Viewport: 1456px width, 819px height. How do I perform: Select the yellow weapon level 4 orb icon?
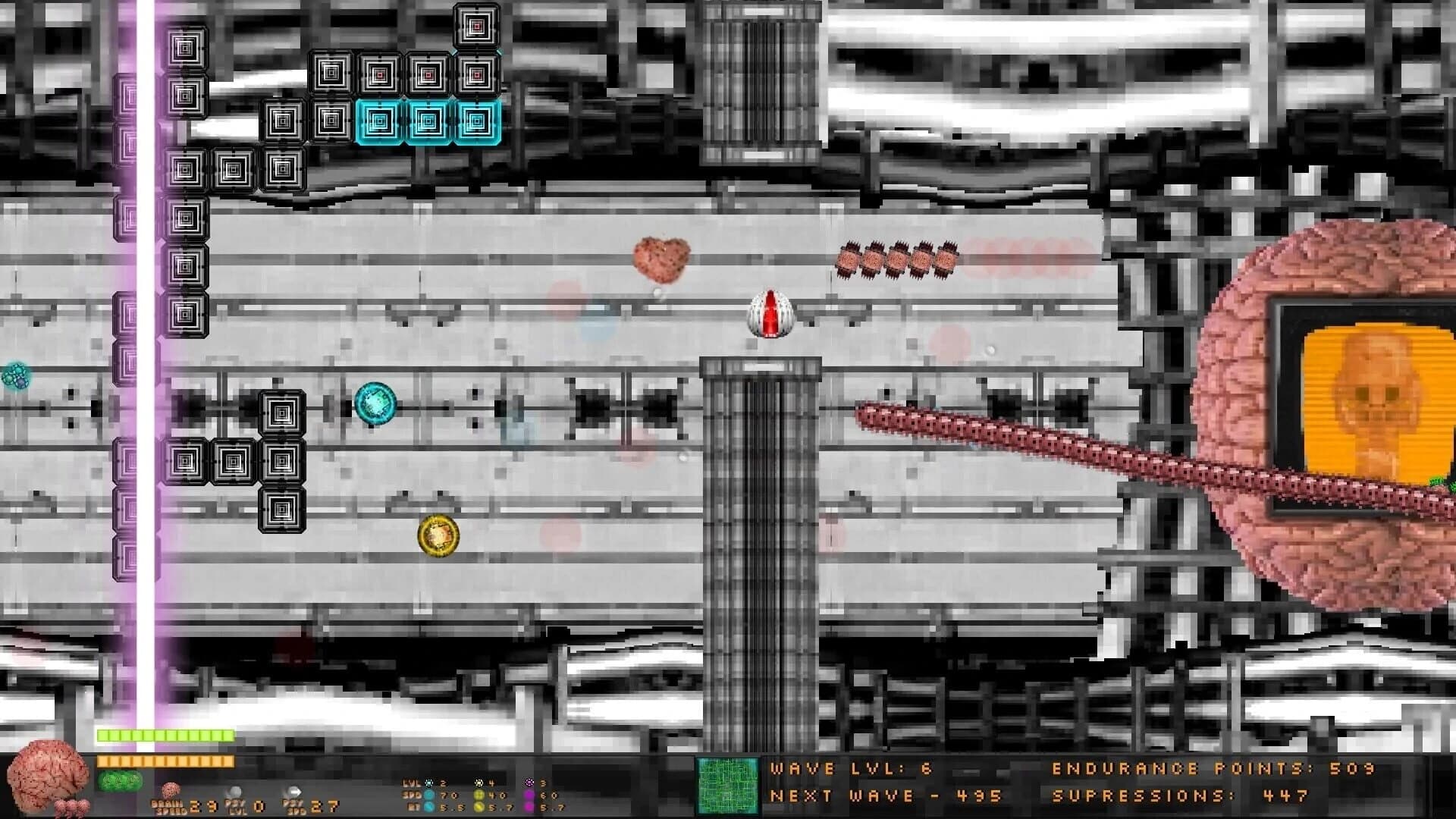(479, 782)
